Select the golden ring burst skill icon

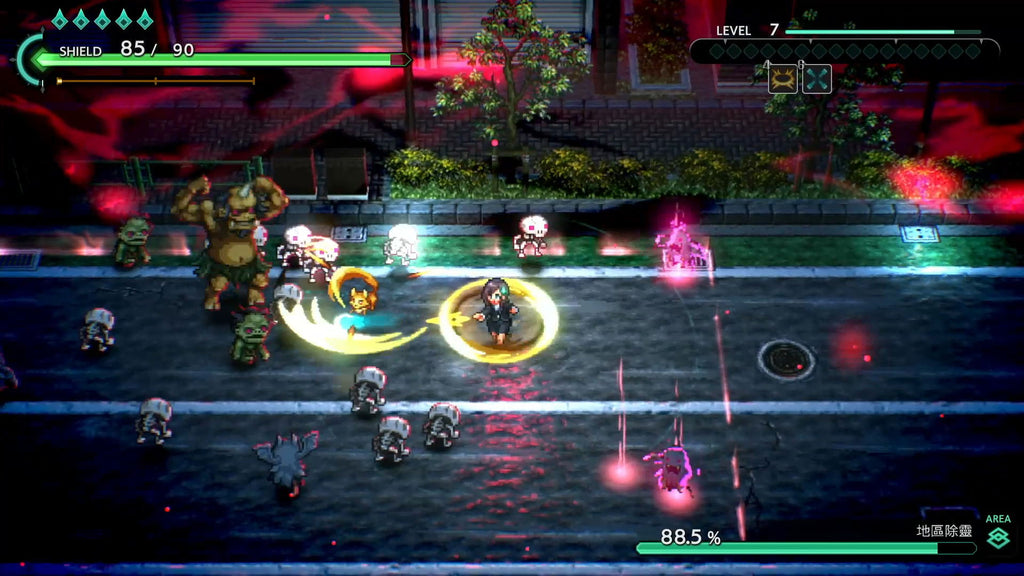[783, 79]
